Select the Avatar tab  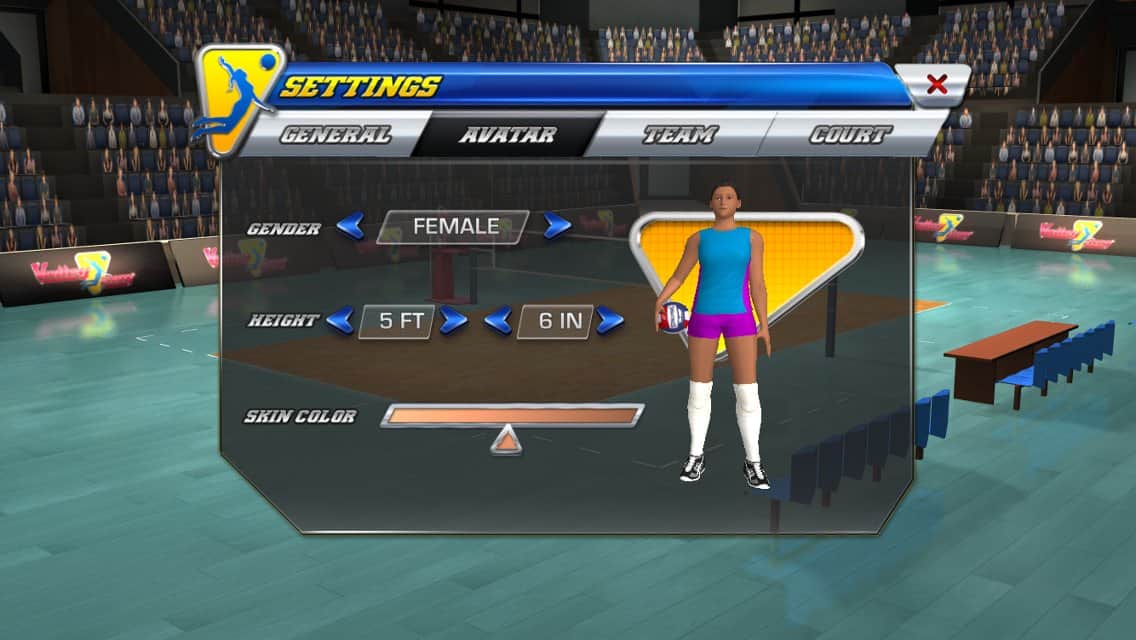508,135
